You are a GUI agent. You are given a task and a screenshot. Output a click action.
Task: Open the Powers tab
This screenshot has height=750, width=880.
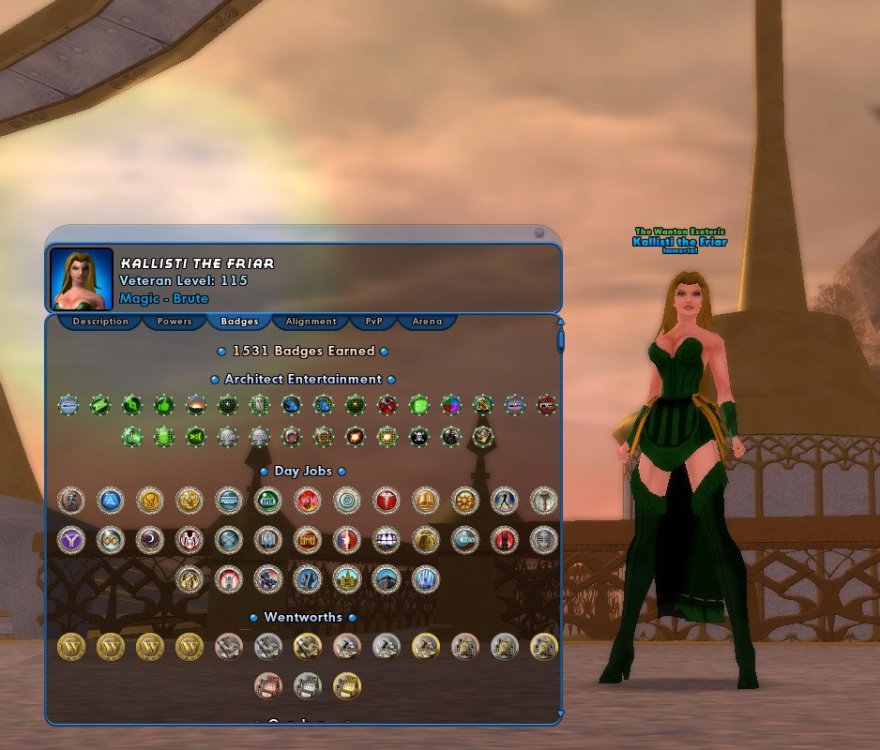174,322
